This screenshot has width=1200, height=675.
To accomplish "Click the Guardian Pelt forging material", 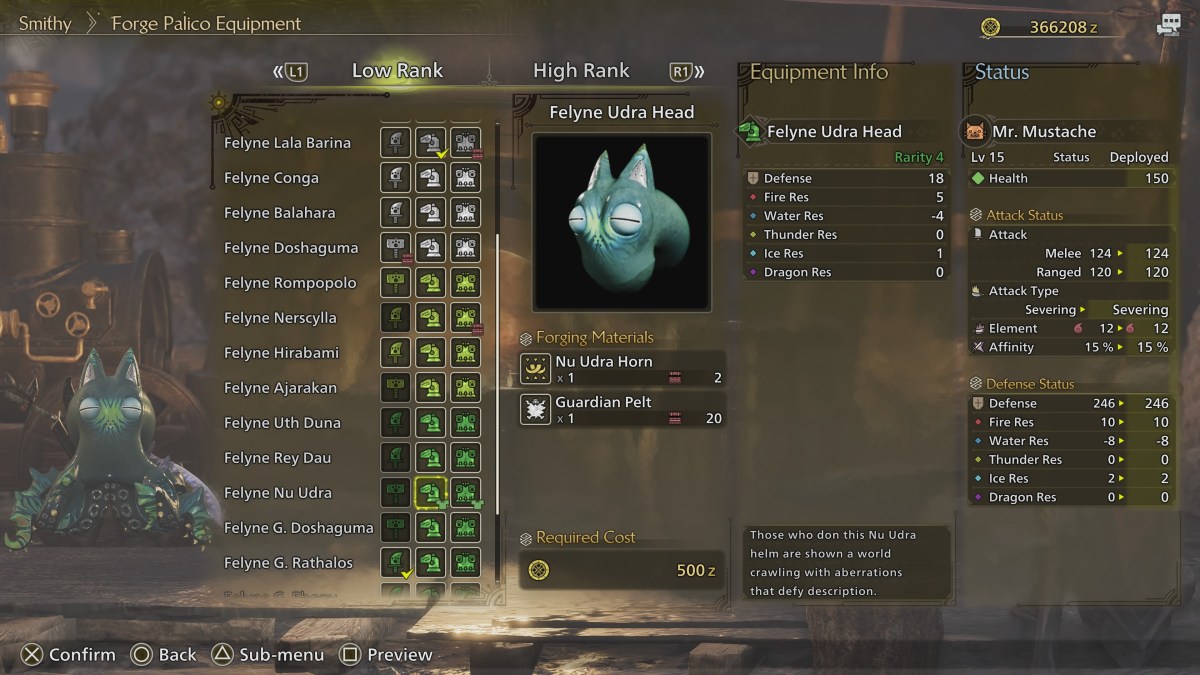I will coord(622,409).
